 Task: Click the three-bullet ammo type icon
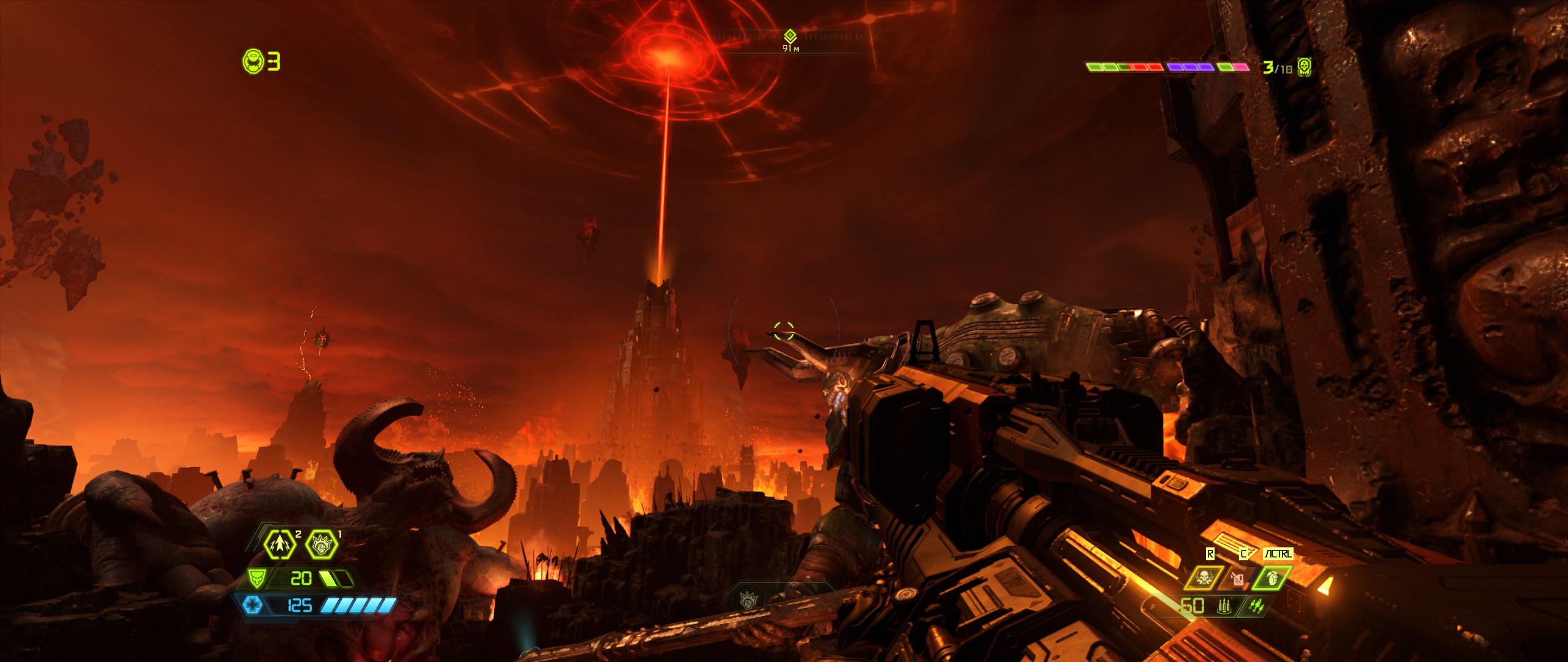(1224, 606)
